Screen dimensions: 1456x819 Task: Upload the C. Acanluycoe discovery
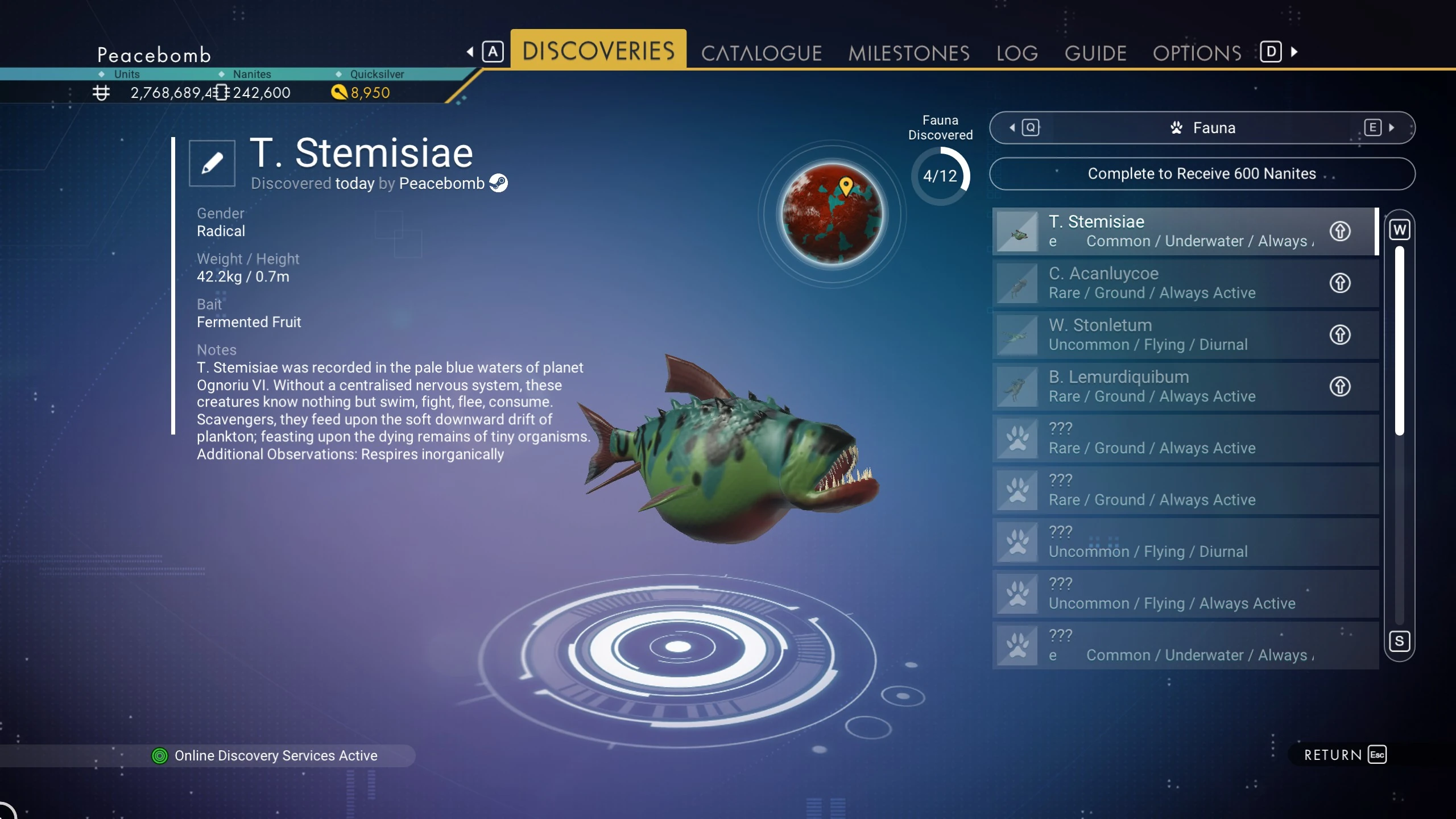1339,283
